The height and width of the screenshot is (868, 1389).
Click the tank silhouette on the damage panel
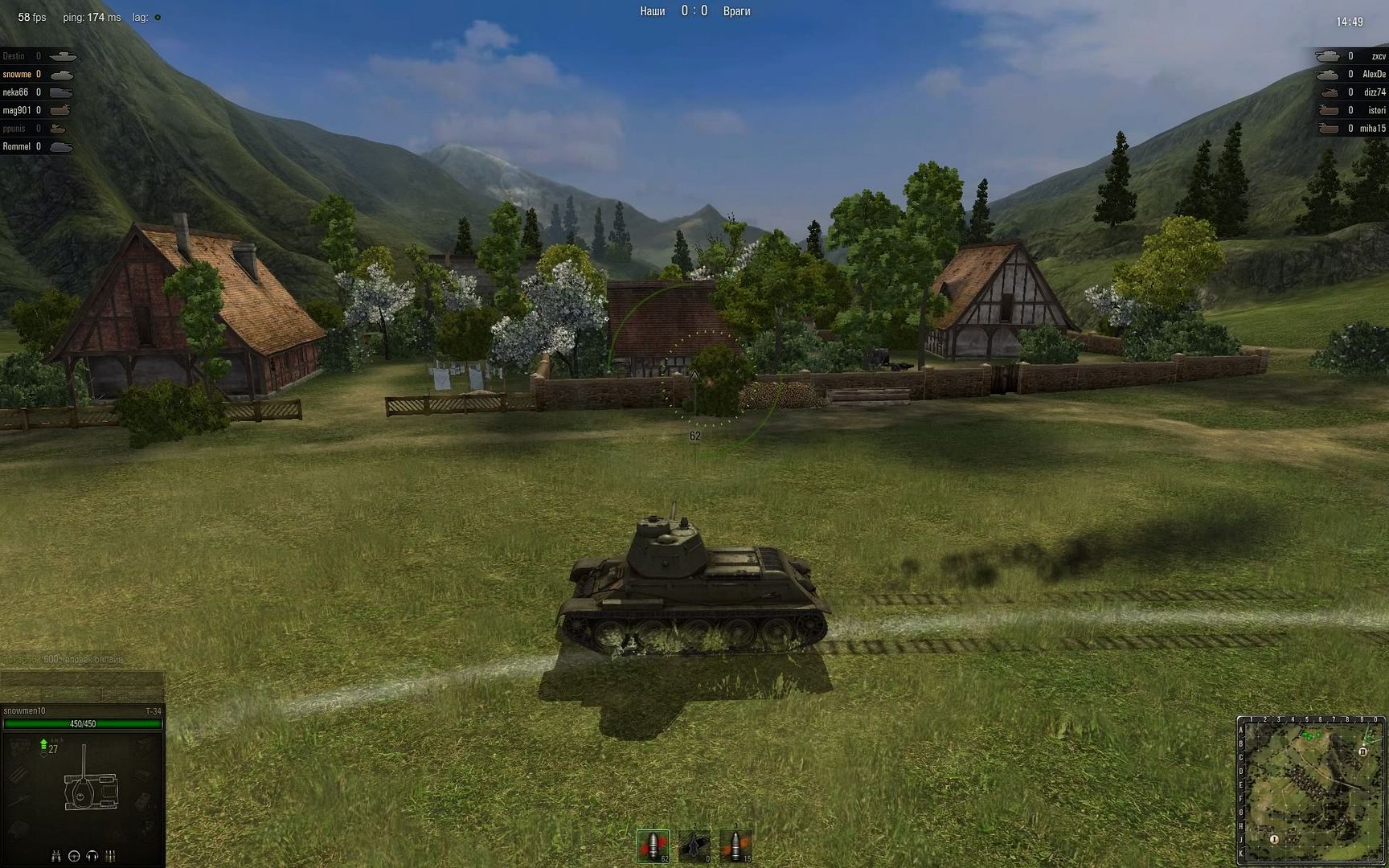click(83, 786)
